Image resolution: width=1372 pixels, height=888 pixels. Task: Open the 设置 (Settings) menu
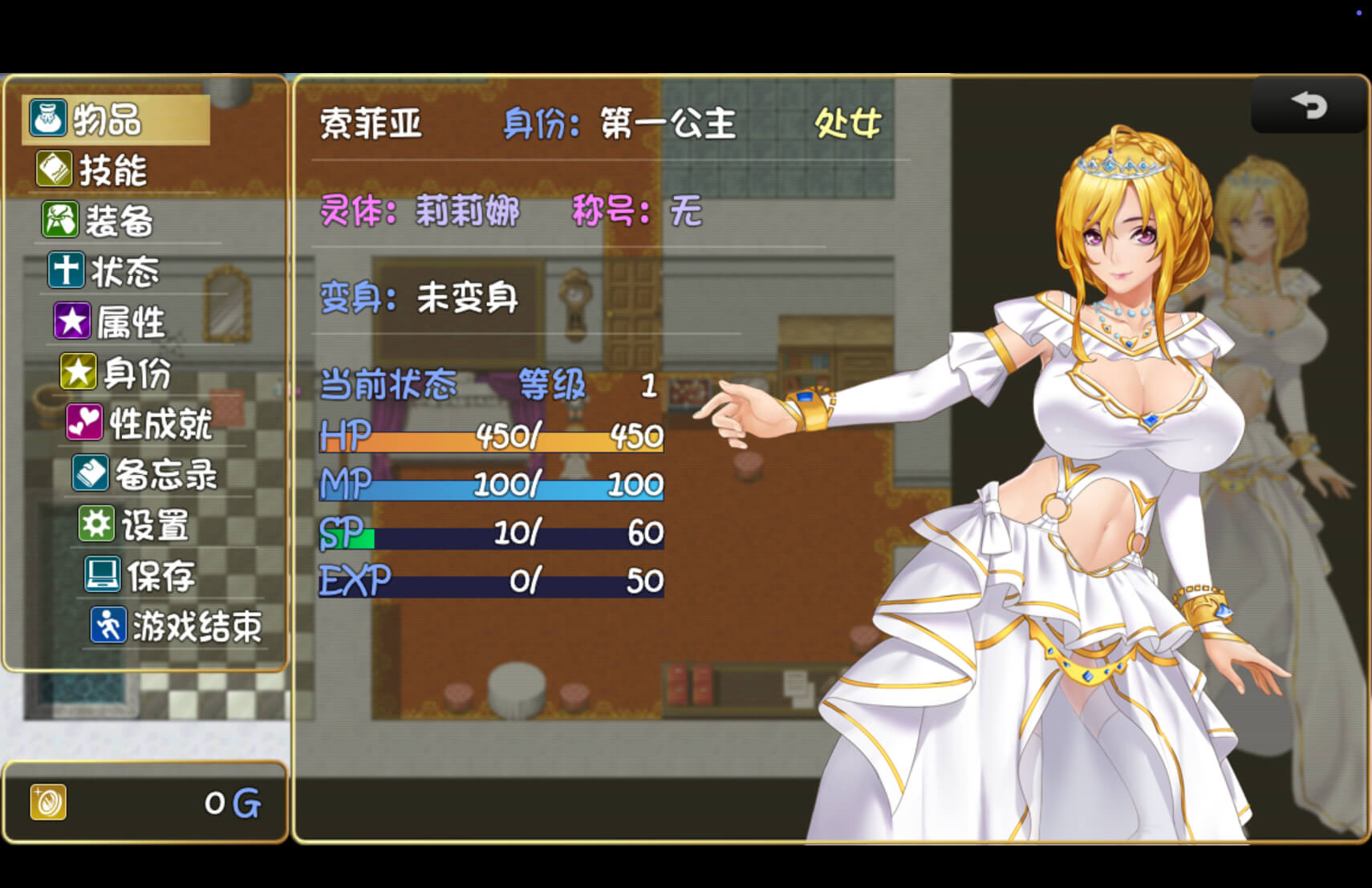point(154,525)
